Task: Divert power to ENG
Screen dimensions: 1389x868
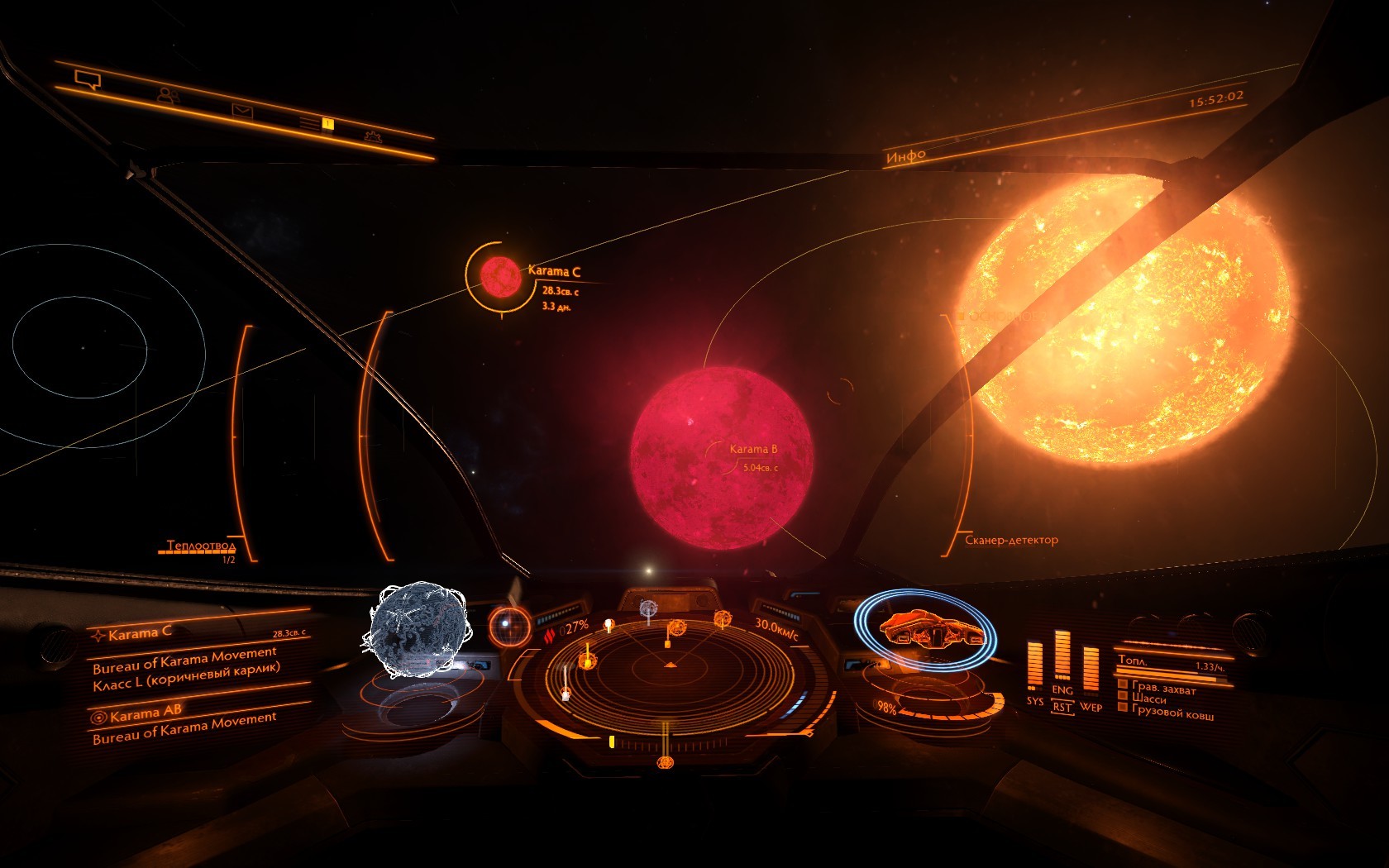Action: (x=1062, y=689)
